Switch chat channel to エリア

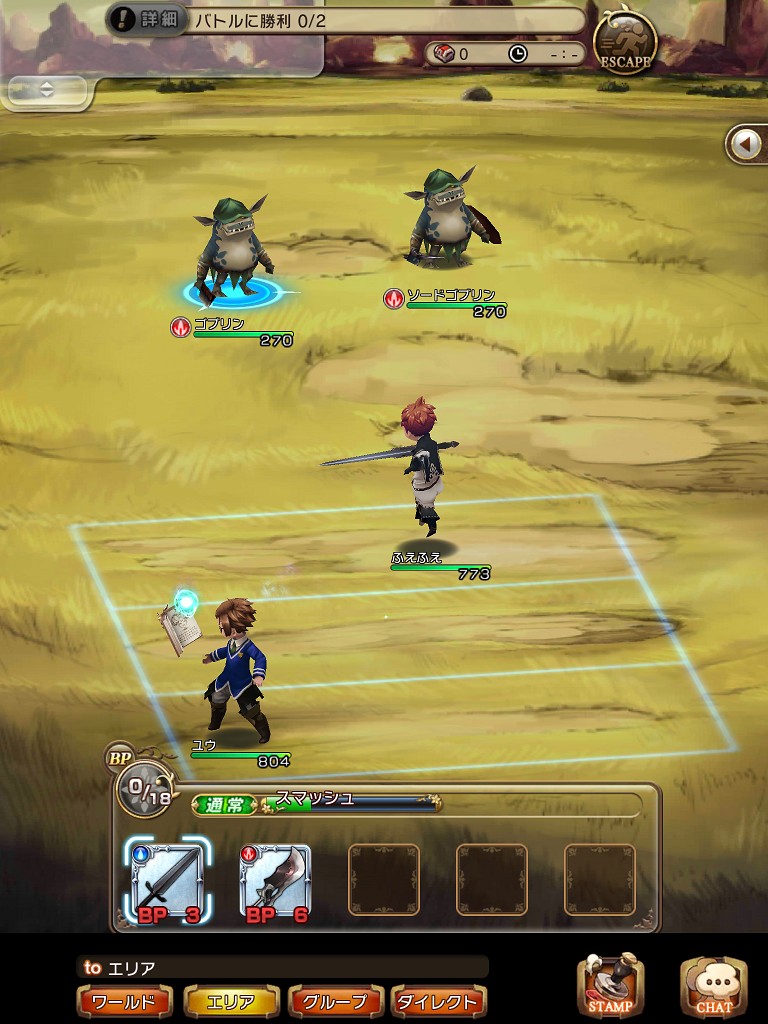pyautogui.click(x=230, y=1001)
